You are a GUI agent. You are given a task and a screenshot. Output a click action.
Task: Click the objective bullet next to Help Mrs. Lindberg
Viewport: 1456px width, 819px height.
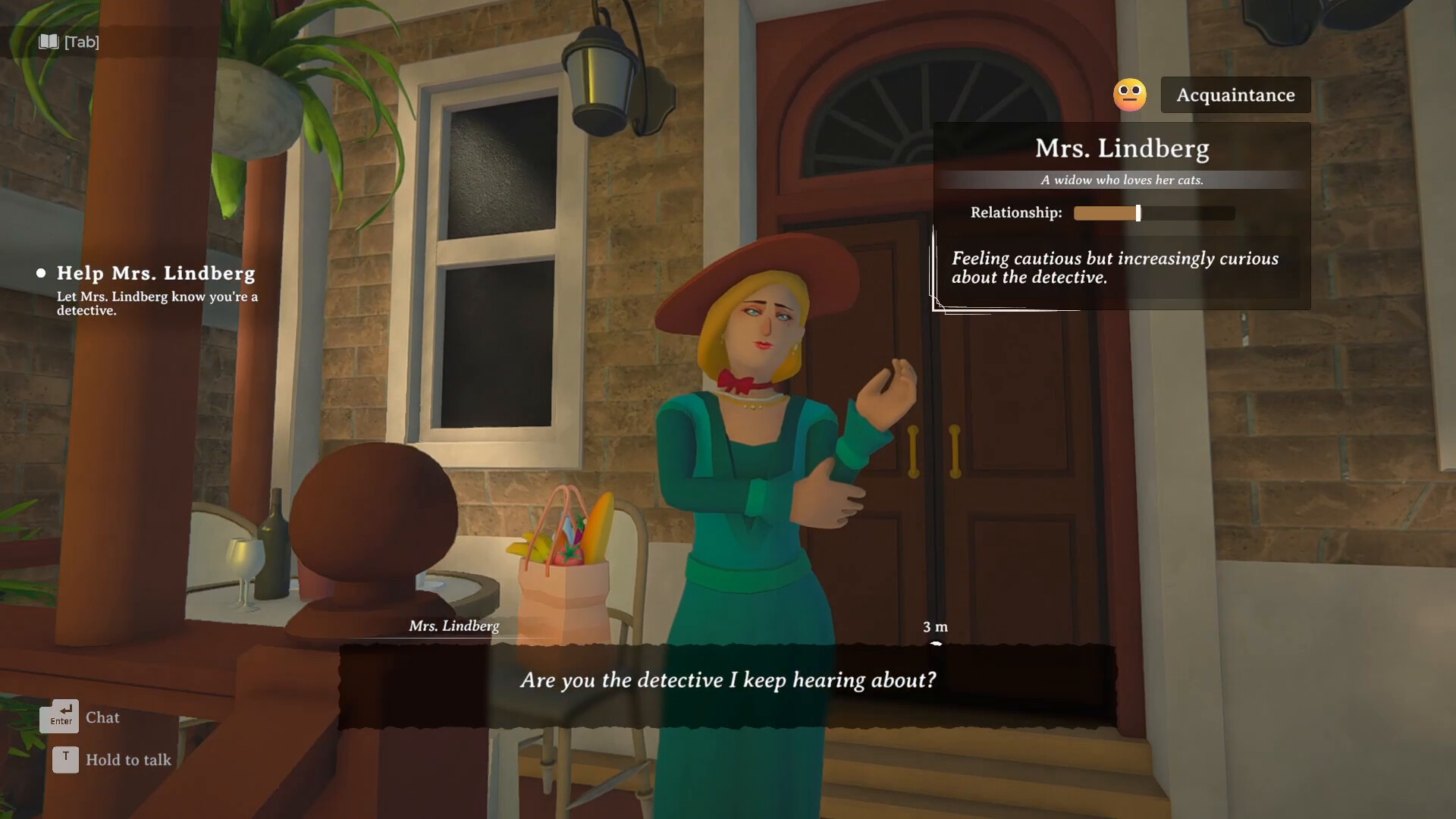(42, 273)
